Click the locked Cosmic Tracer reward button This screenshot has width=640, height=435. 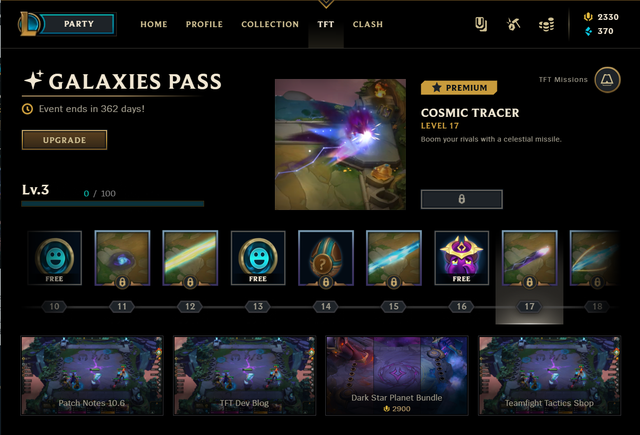coord(461,199)
